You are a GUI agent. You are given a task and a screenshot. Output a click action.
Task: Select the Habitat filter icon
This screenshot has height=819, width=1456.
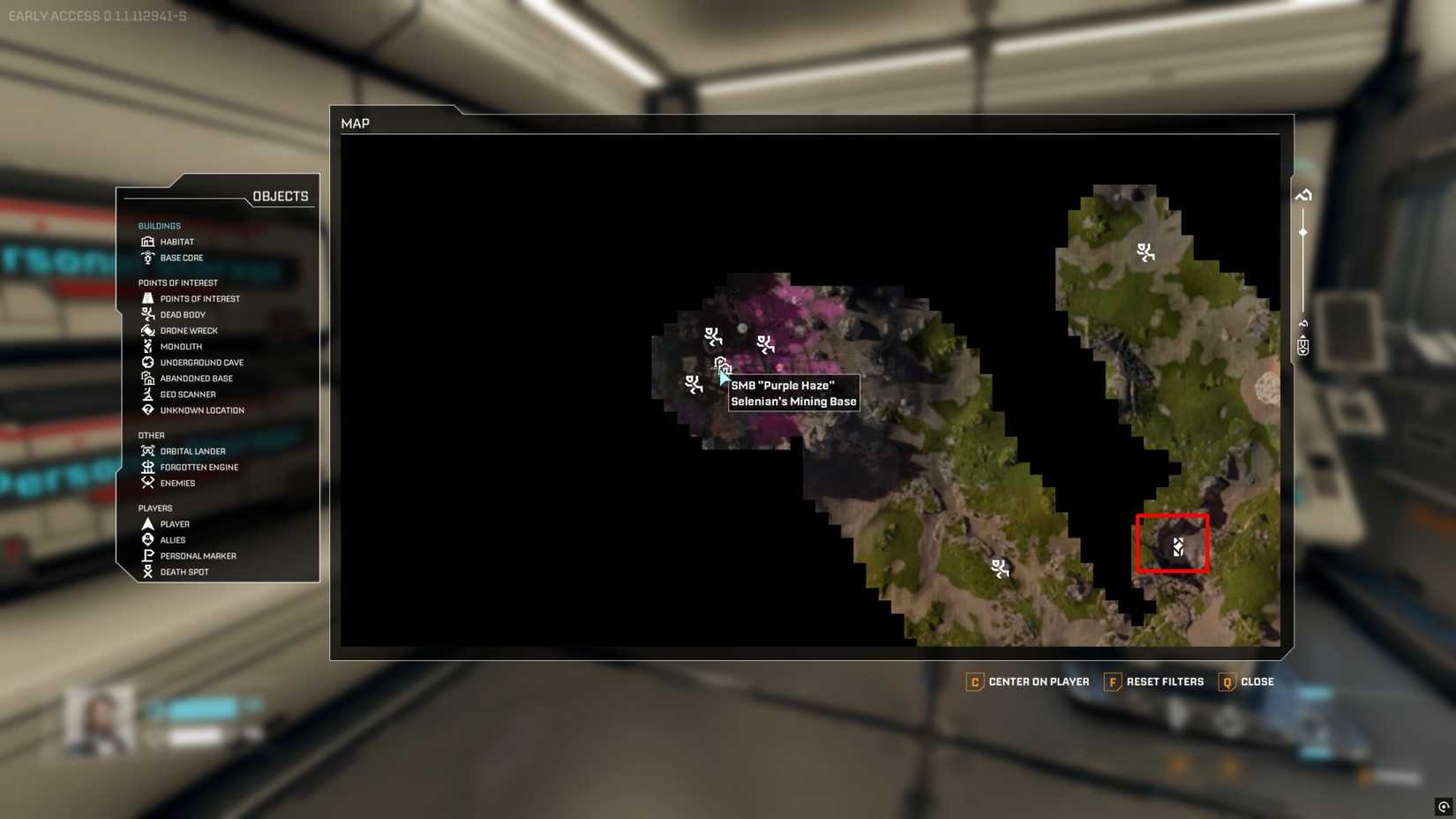[148, 241]
